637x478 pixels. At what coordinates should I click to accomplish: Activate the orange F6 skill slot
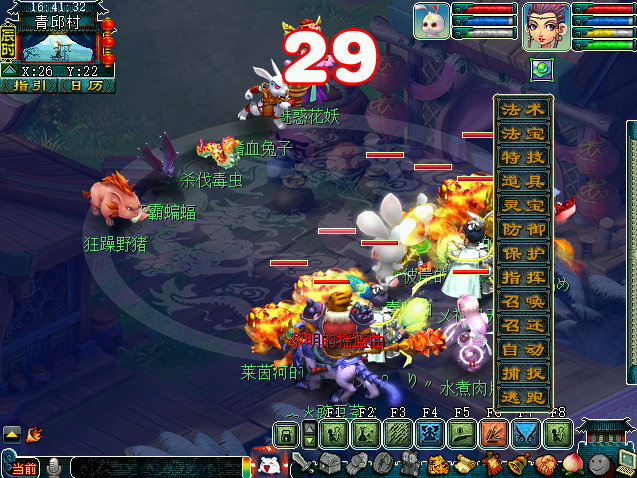(493, 434)
